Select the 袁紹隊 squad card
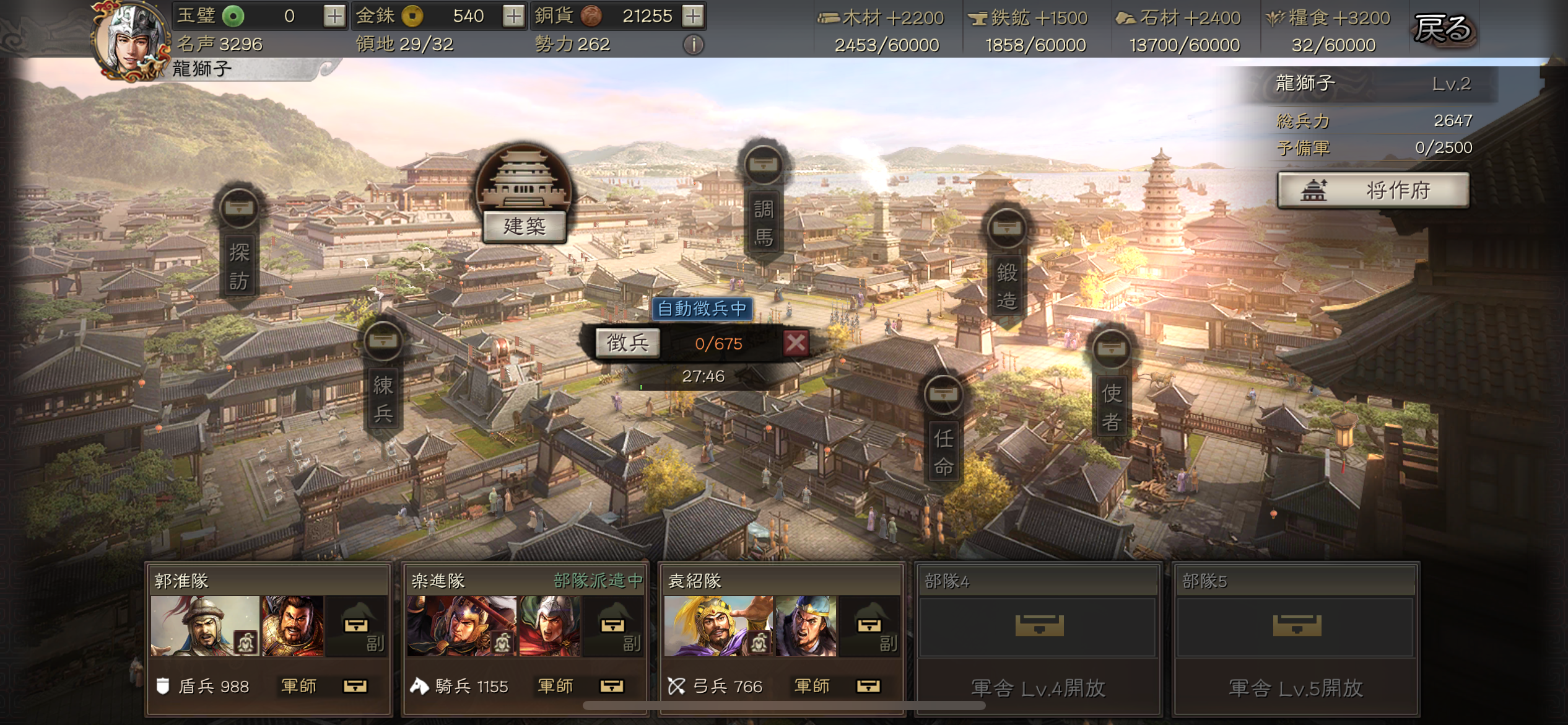 tap(782, 637)
